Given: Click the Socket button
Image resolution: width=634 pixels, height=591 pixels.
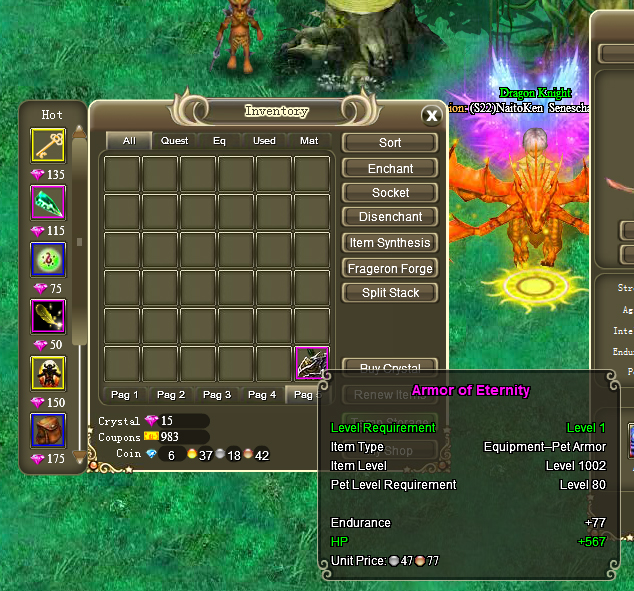Looking at the screenshot, I should pyautogui.click(x=390, y=192).
